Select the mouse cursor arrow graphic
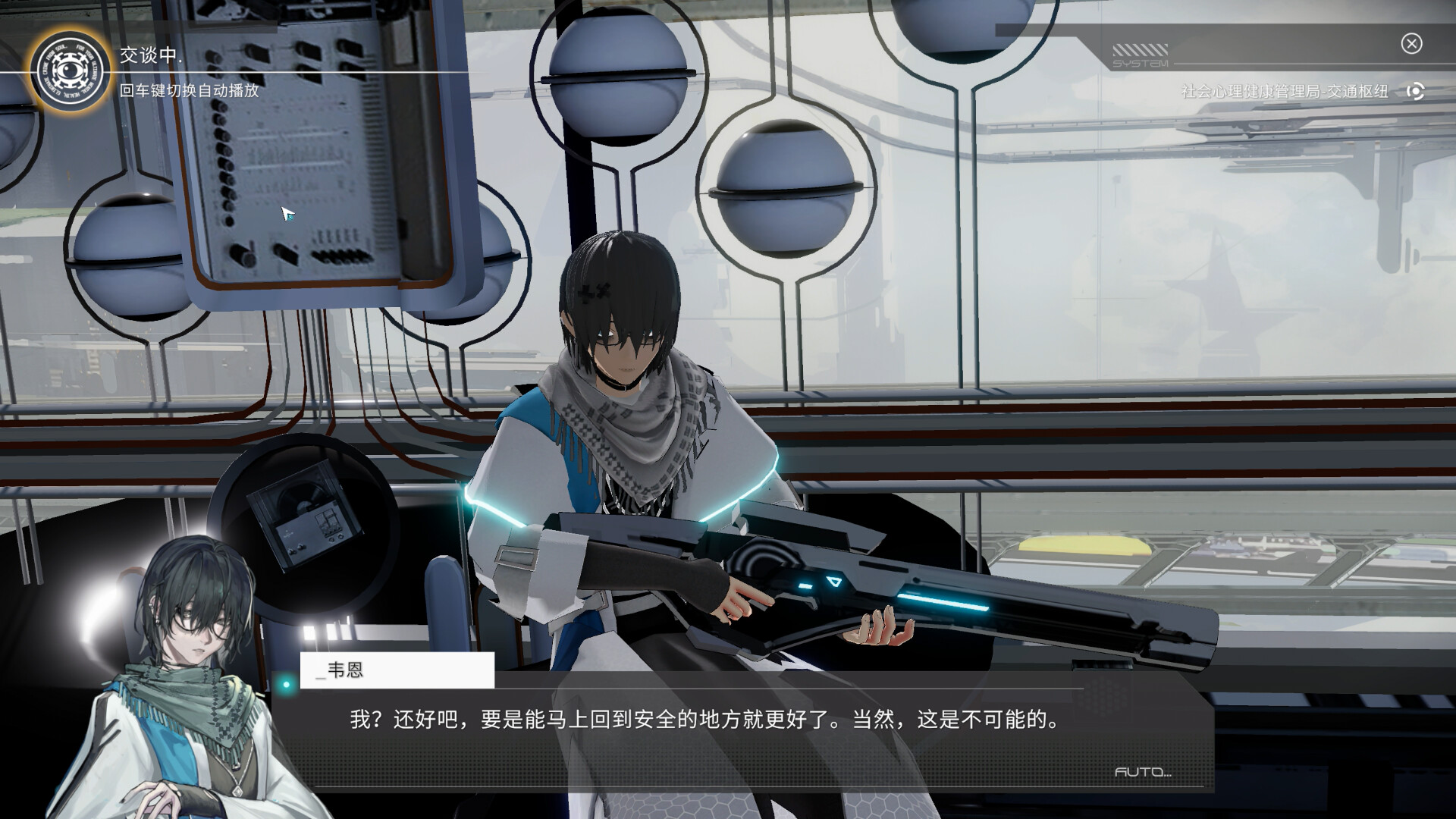 tap(286, 213)
